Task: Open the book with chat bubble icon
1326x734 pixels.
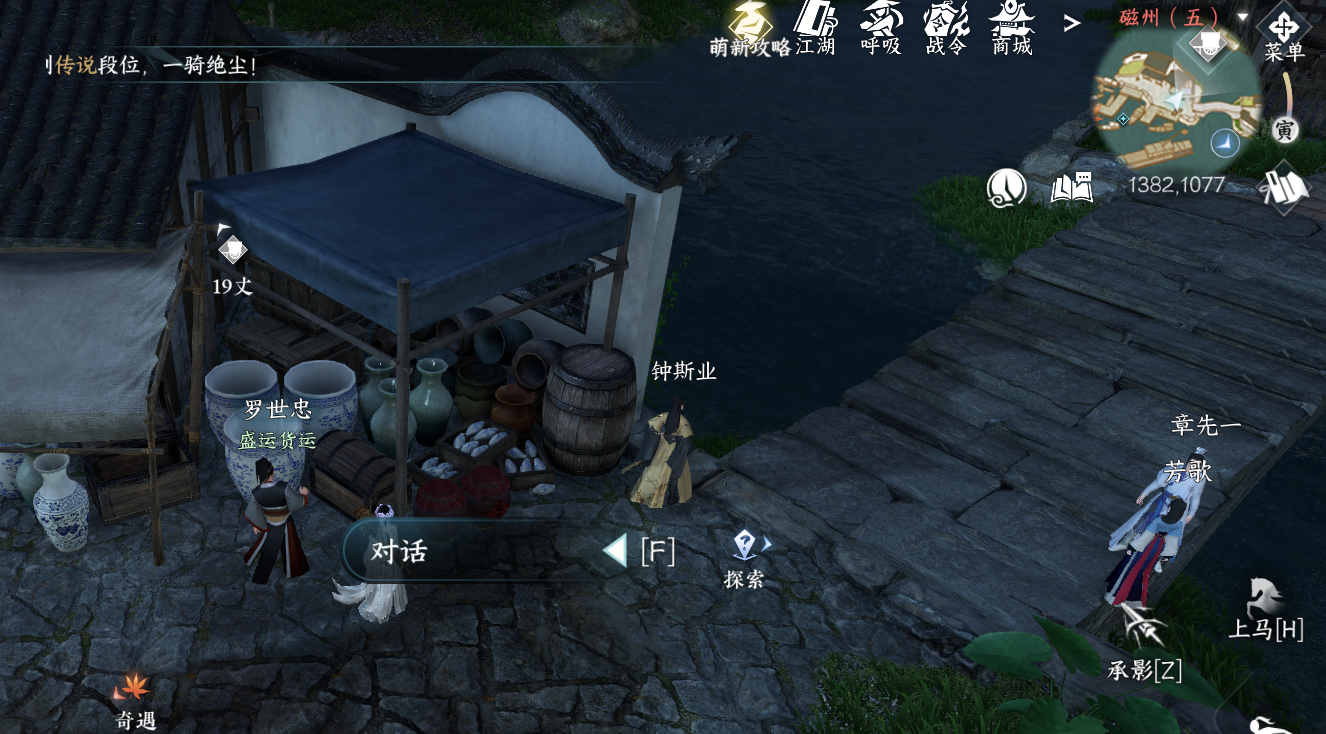Action: coord(1072,187)
